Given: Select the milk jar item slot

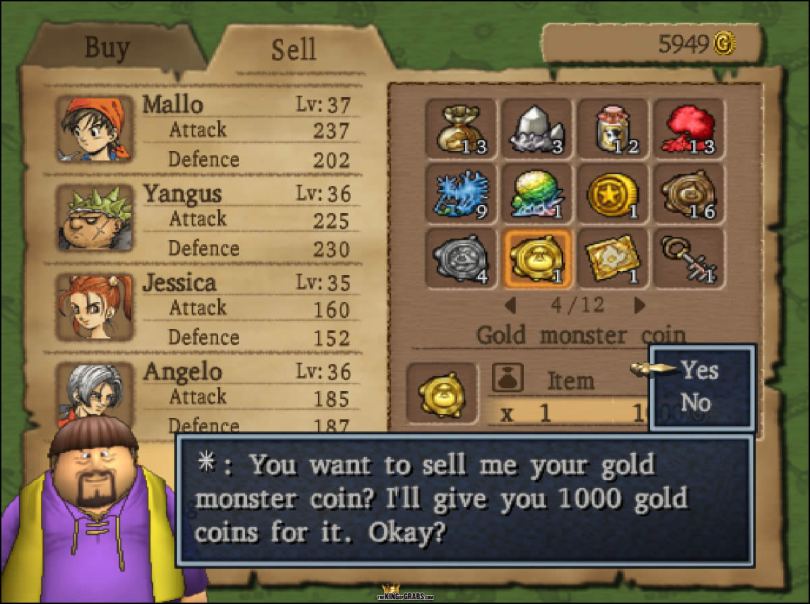Looking at the screenshot, I should coord(612,128).
